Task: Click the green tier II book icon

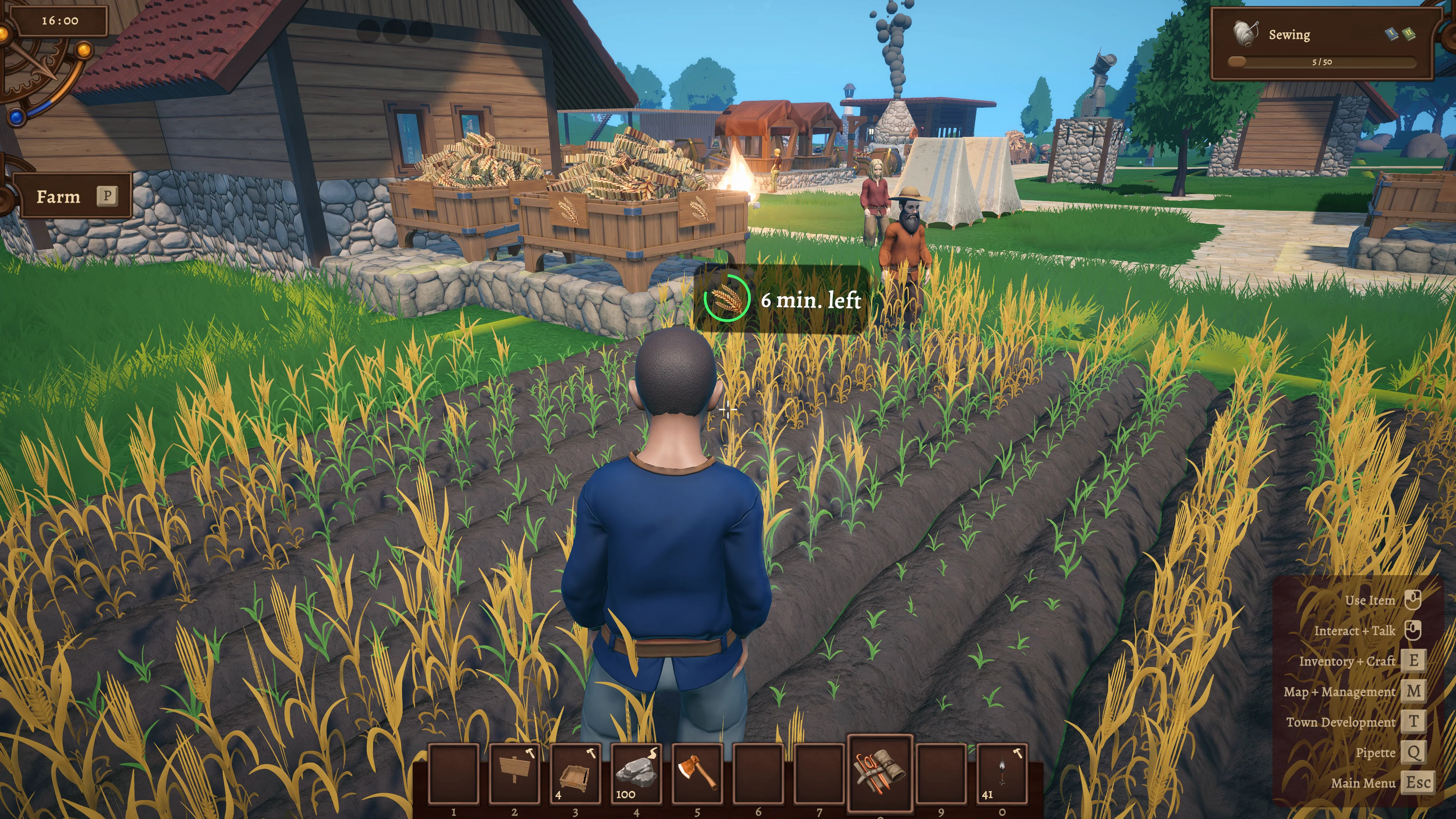Action: pos(1409,34)
